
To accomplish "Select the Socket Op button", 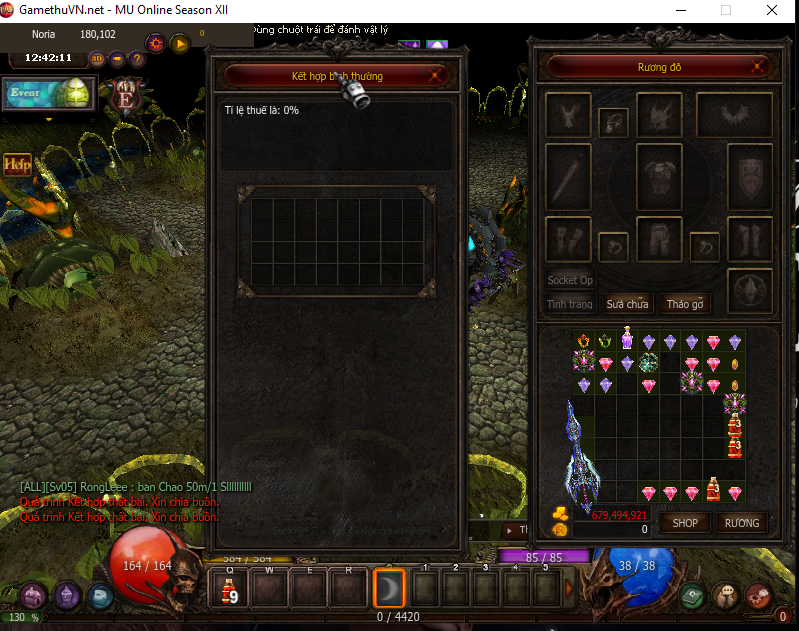I will [x=570, y=280].
